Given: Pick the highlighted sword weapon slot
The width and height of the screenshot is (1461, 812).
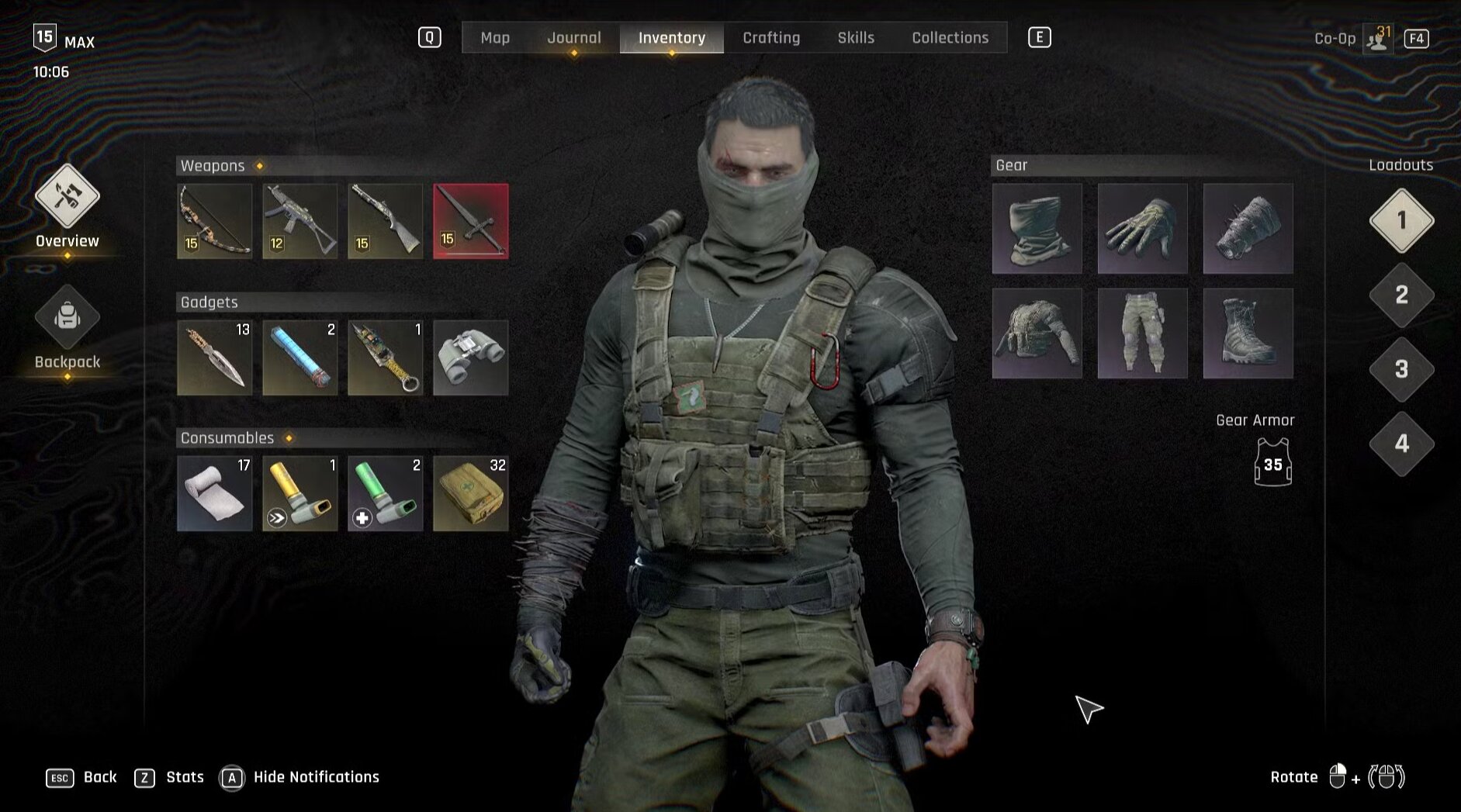Looking at the screenshot, I should click(x=471, y=221).
